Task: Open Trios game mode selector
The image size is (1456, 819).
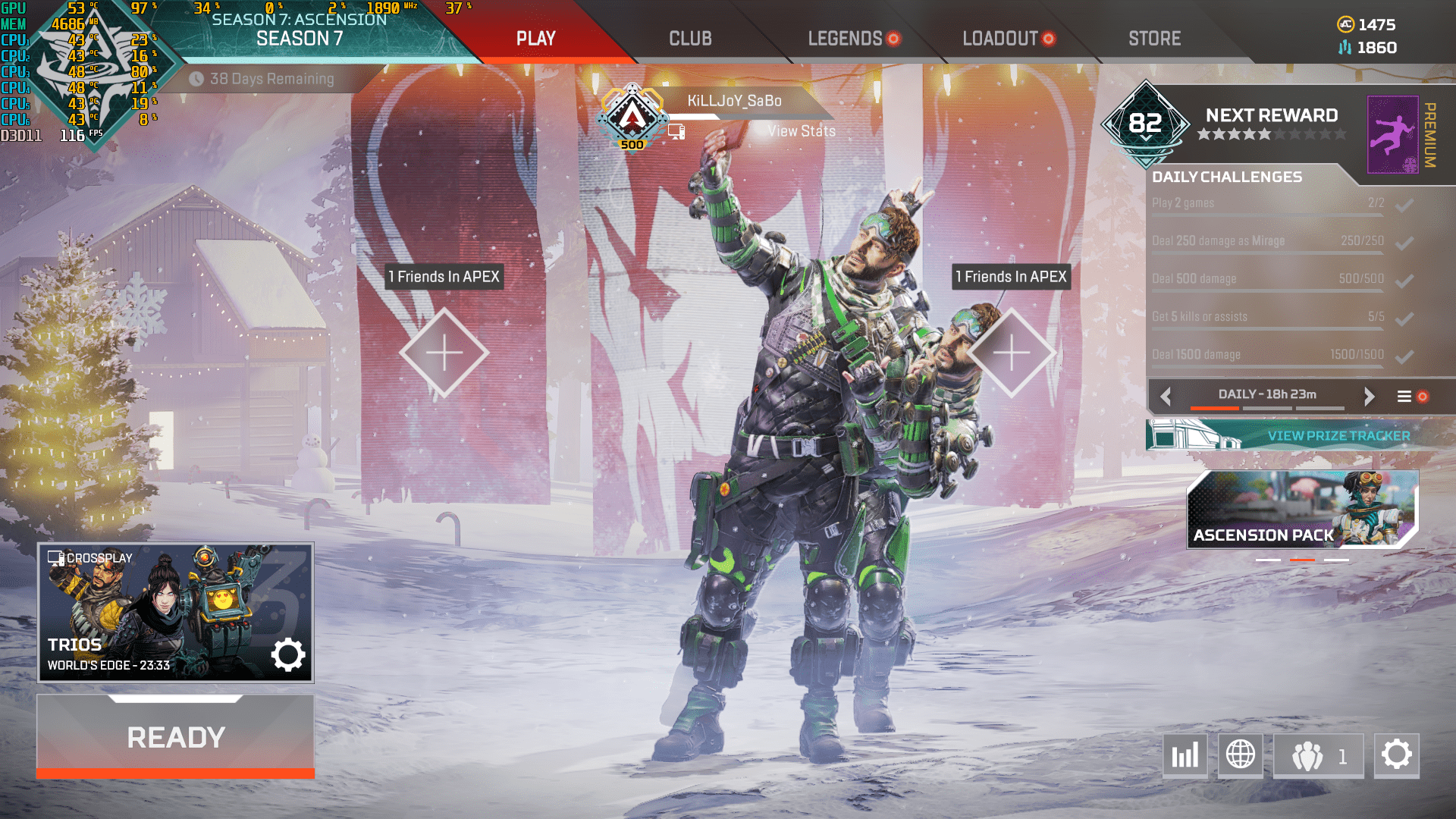Action: click(176, 612)
